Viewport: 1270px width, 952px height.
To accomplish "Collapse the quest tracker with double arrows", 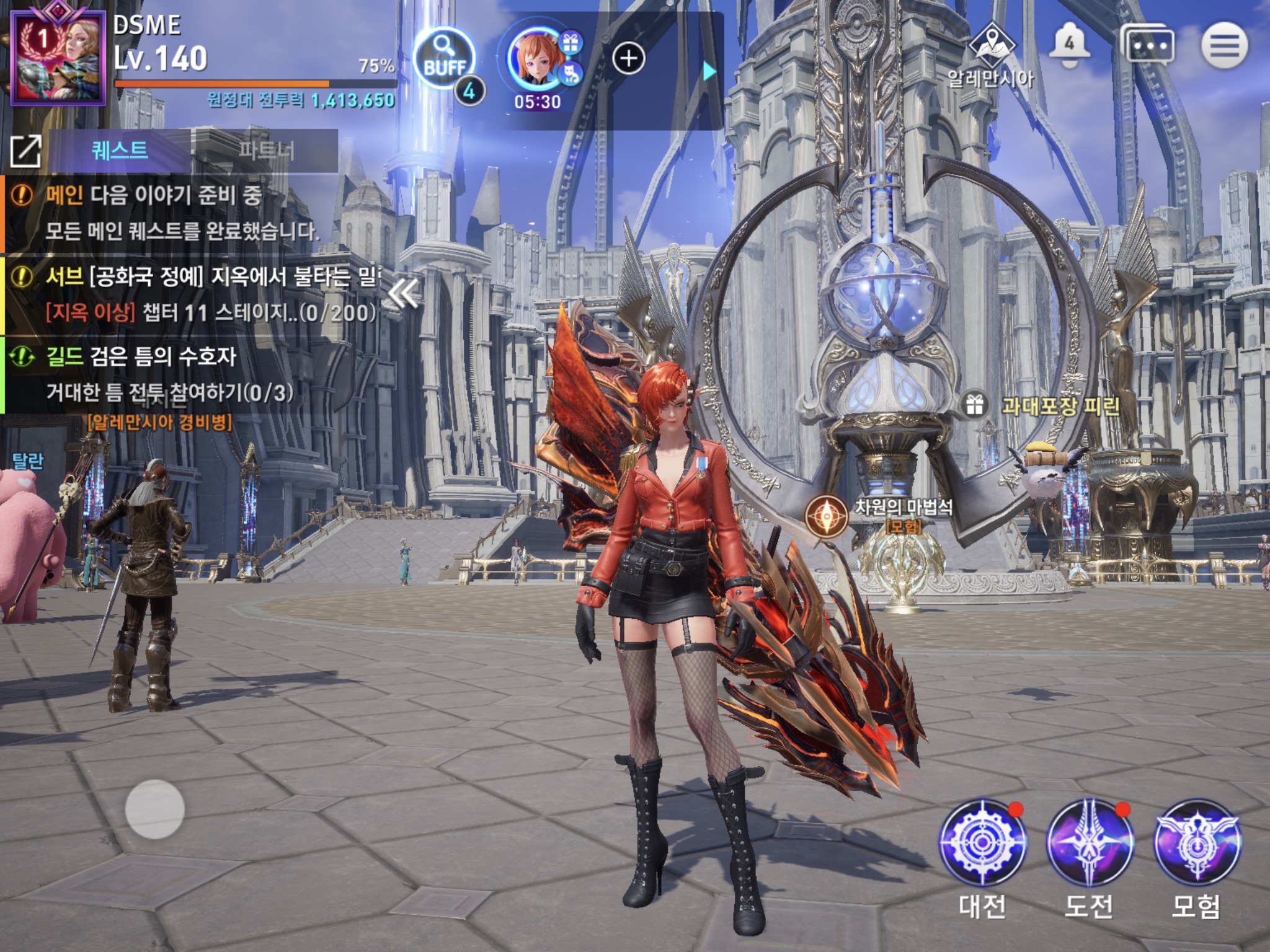I will (x=403, y=294).
